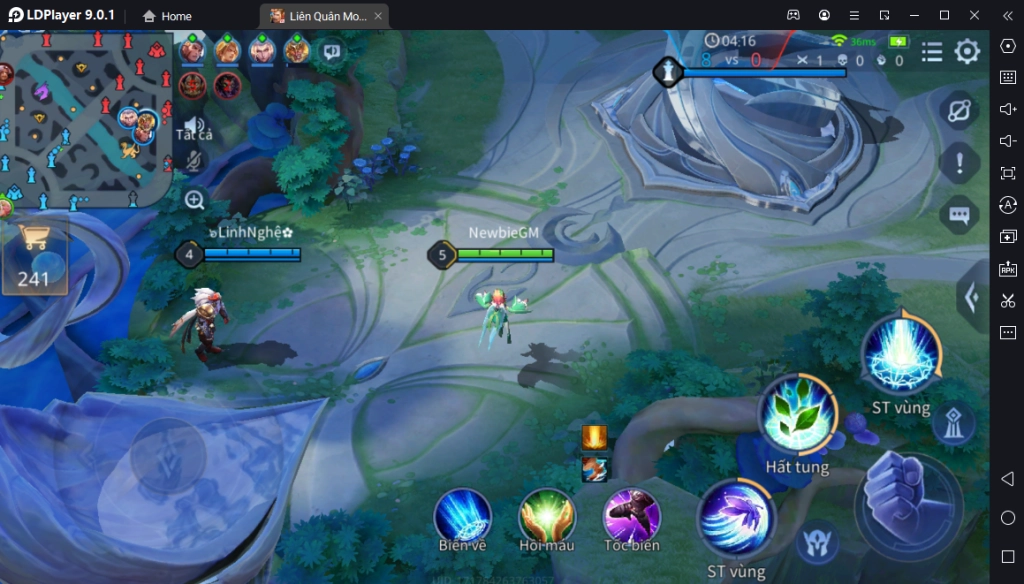Cast the upper ST vùng ultimate ability
The image size is (1024, 584).
tap(901, 354)
